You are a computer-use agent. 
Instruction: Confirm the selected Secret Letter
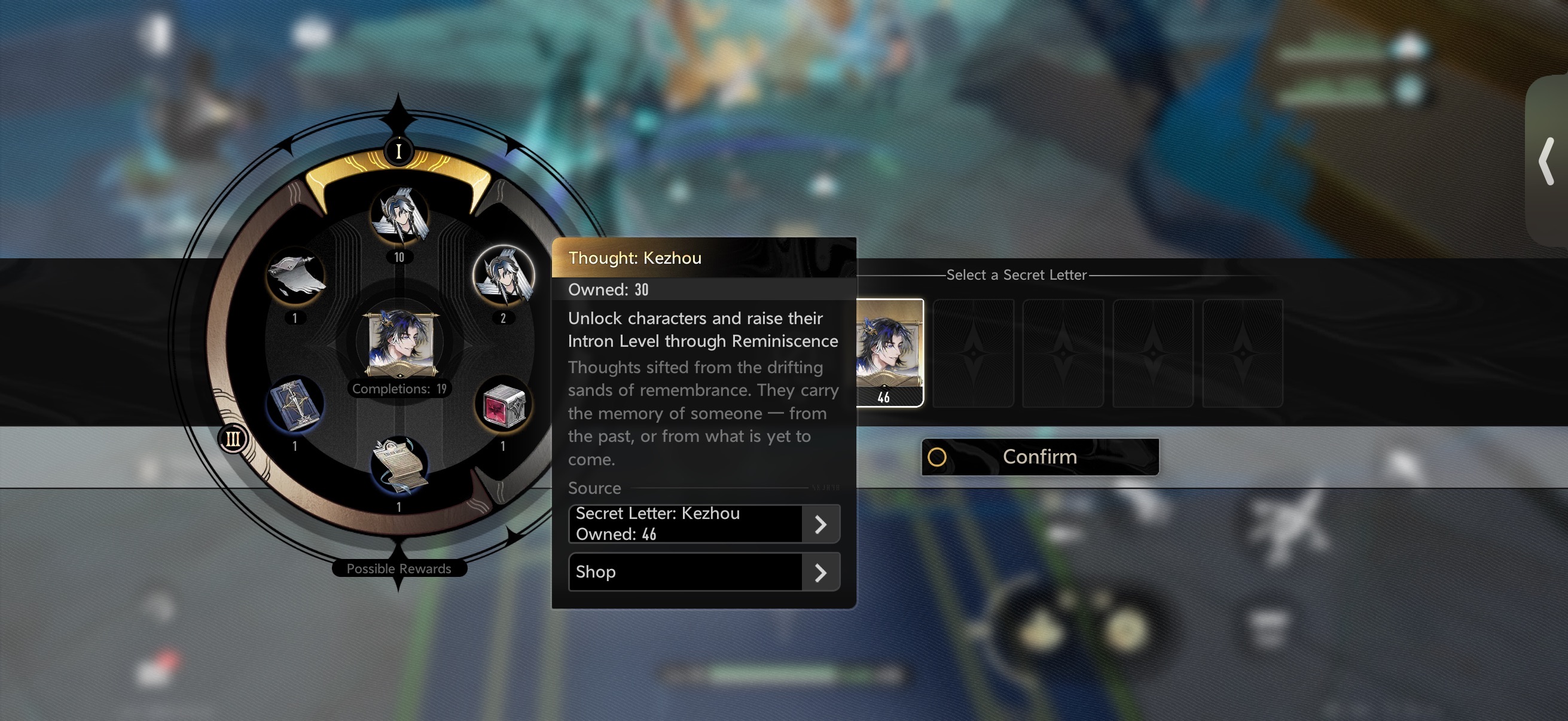click(x=1039, y=457)
